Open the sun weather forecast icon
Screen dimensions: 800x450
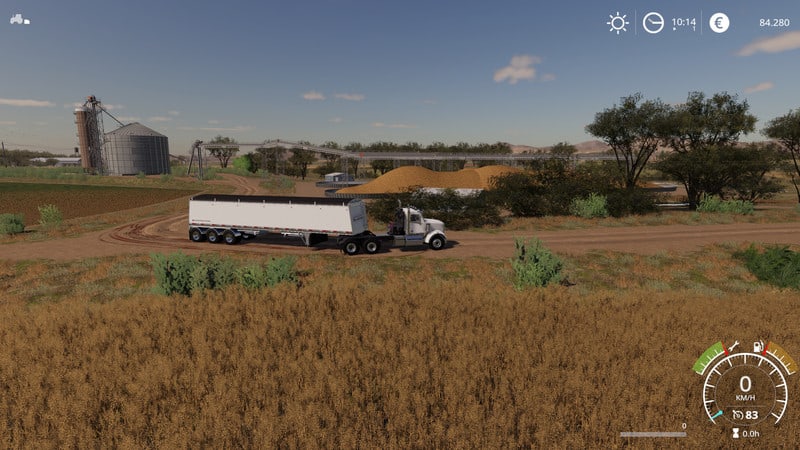tap(618, 23)
